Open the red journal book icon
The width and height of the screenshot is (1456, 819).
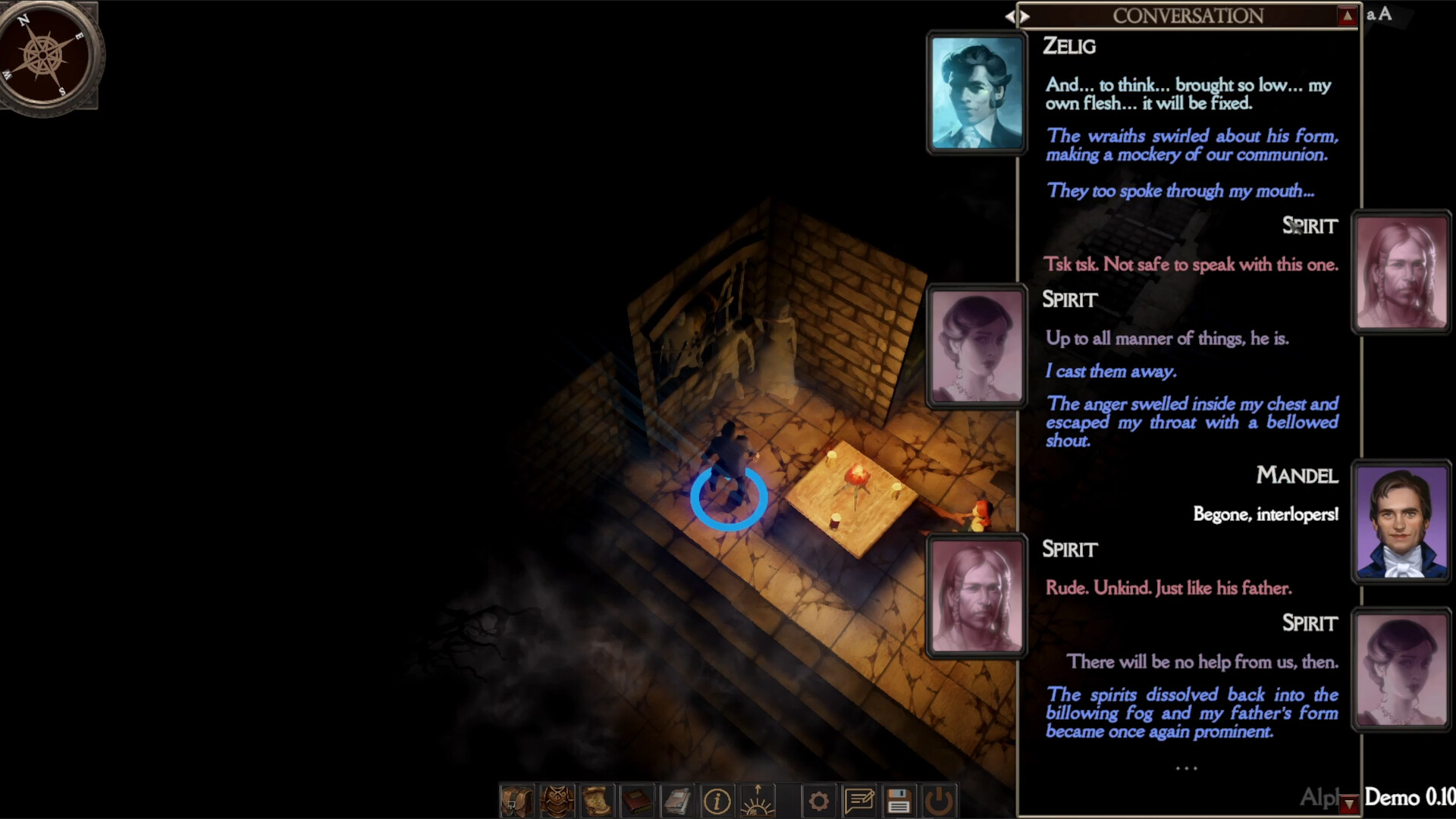639,800
